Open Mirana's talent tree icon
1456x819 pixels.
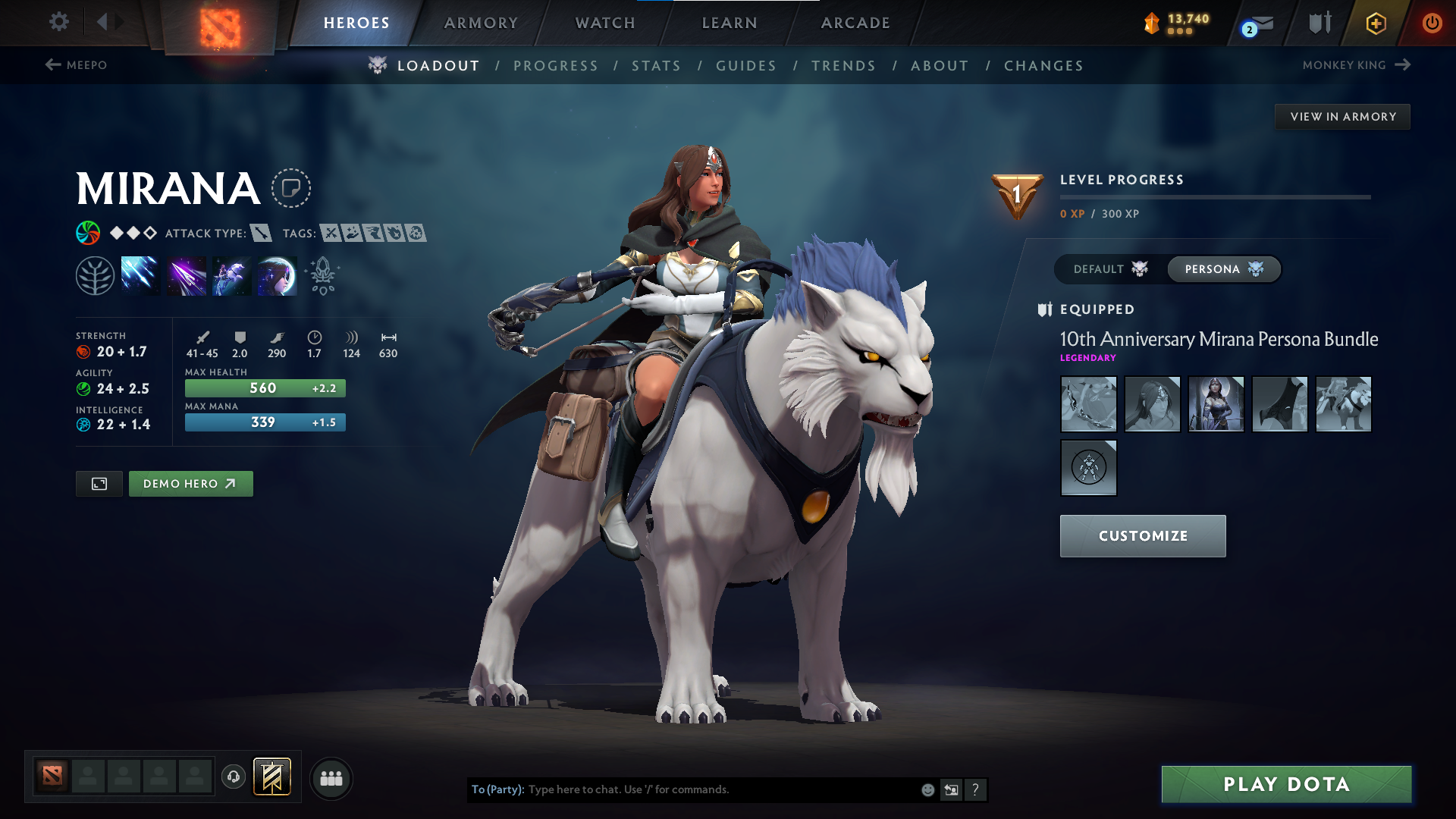pyautogui.click(x=95, y=275)
